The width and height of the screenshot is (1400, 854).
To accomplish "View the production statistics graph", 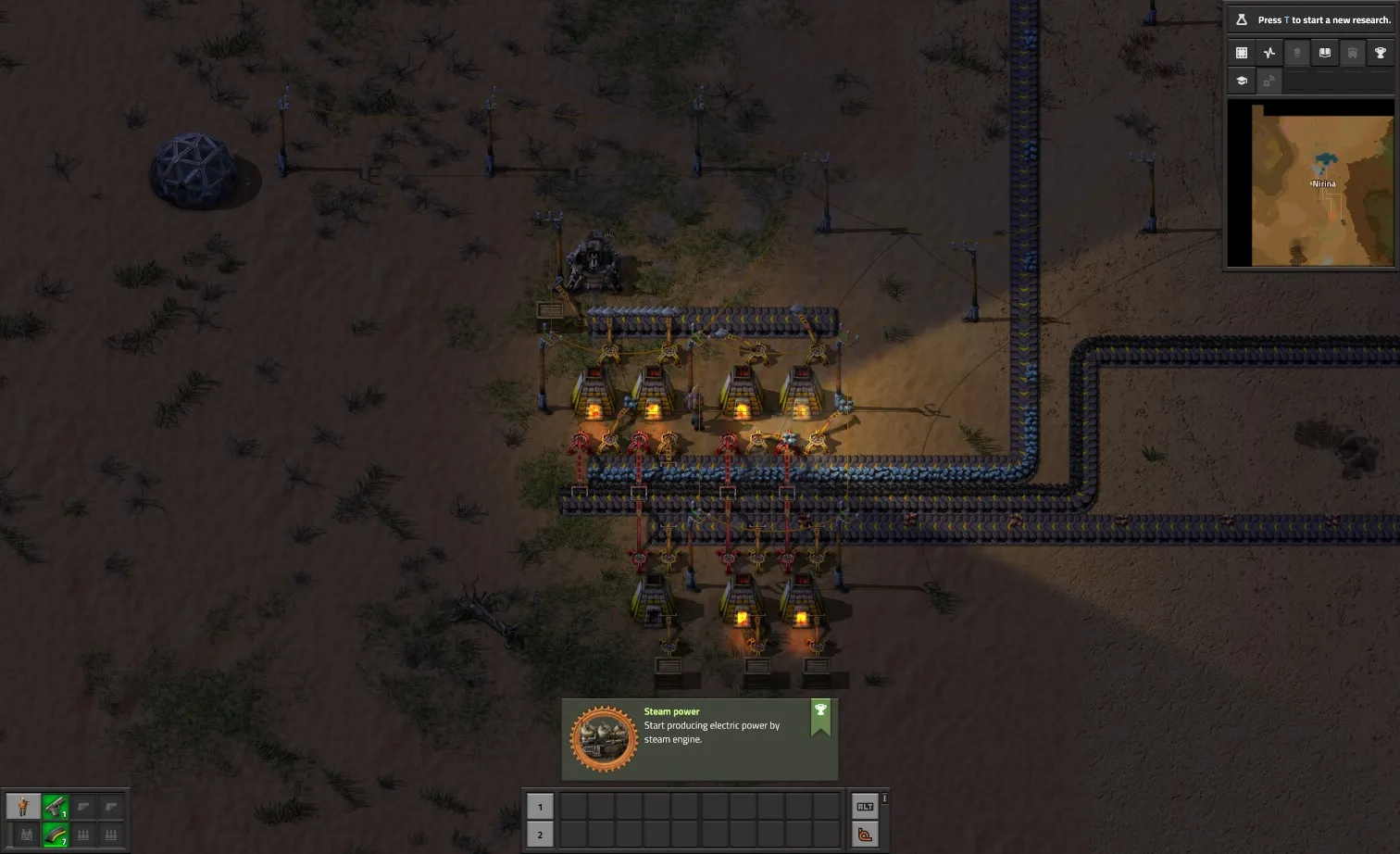I will (x=1269, y=53).
